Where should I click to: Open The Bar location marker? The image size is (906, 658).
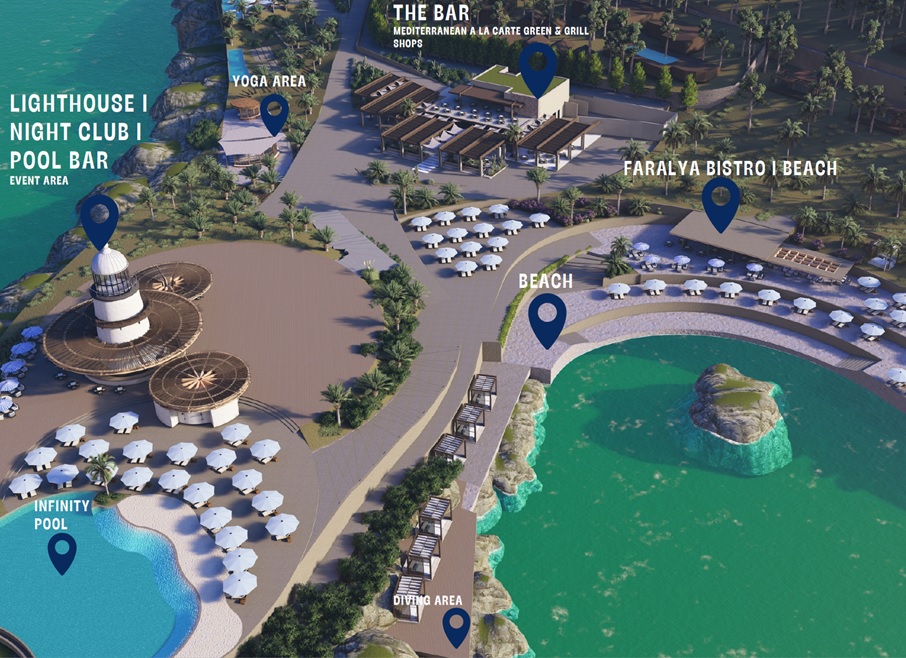[540, 65]
